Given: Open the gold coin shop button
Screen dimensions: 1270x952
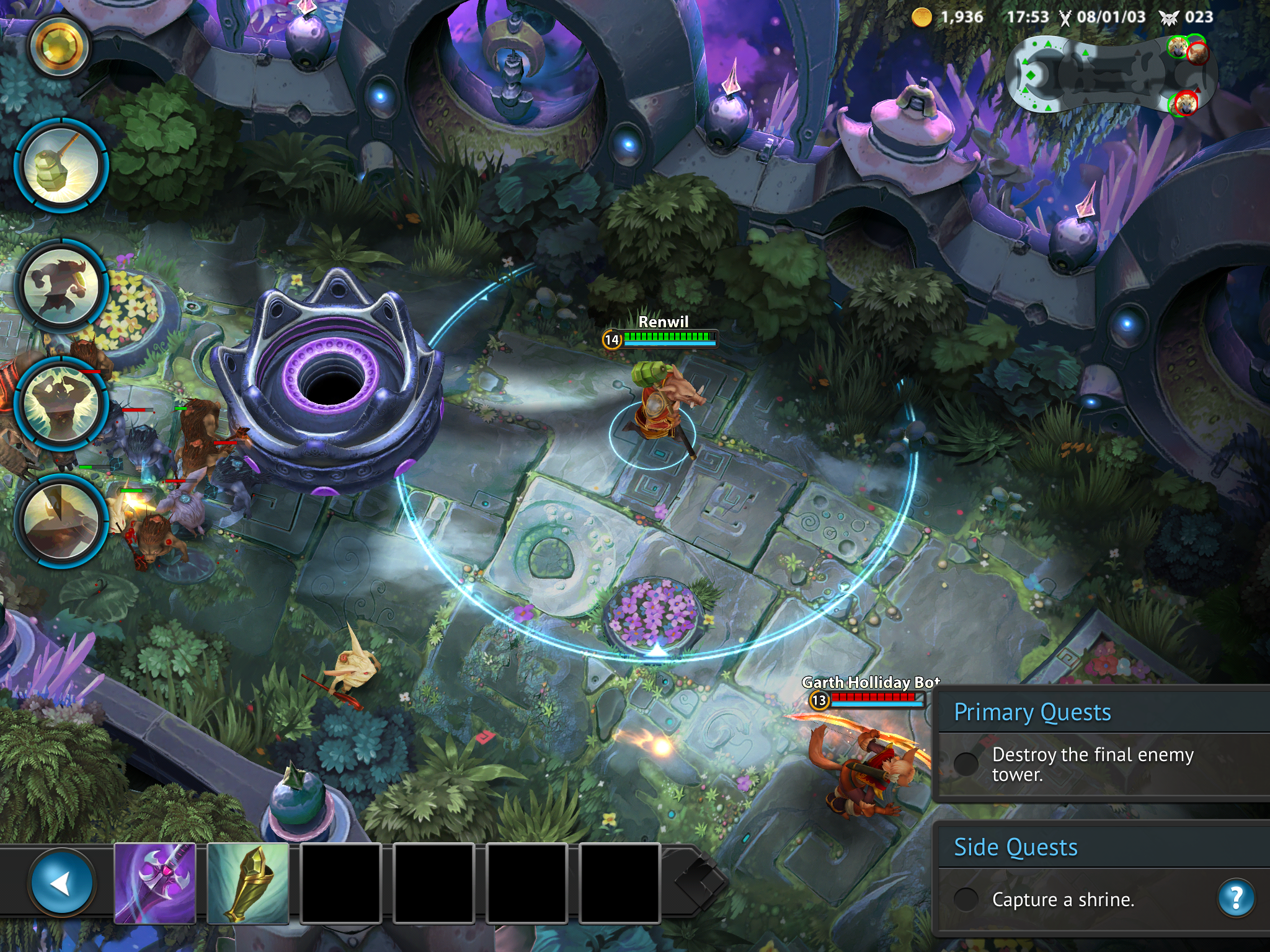Looking at the screenshot, I should click(x=58, y=47).
